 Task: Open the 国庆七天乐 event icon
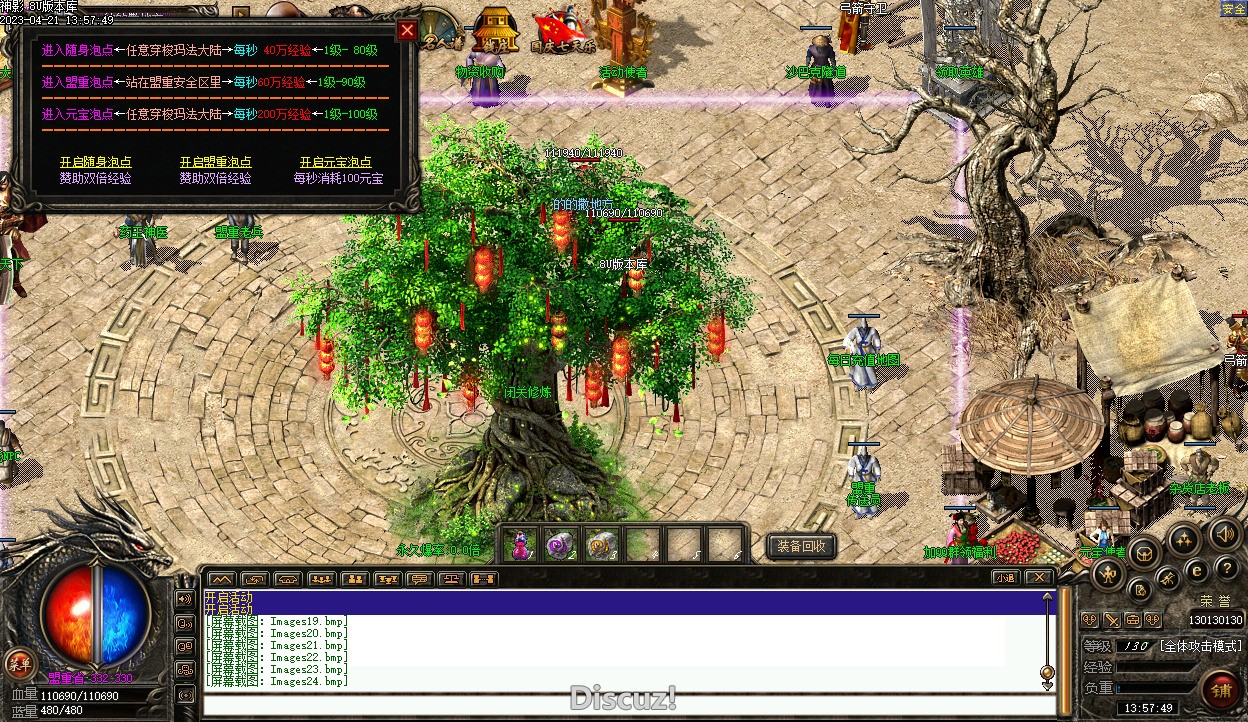561,31
